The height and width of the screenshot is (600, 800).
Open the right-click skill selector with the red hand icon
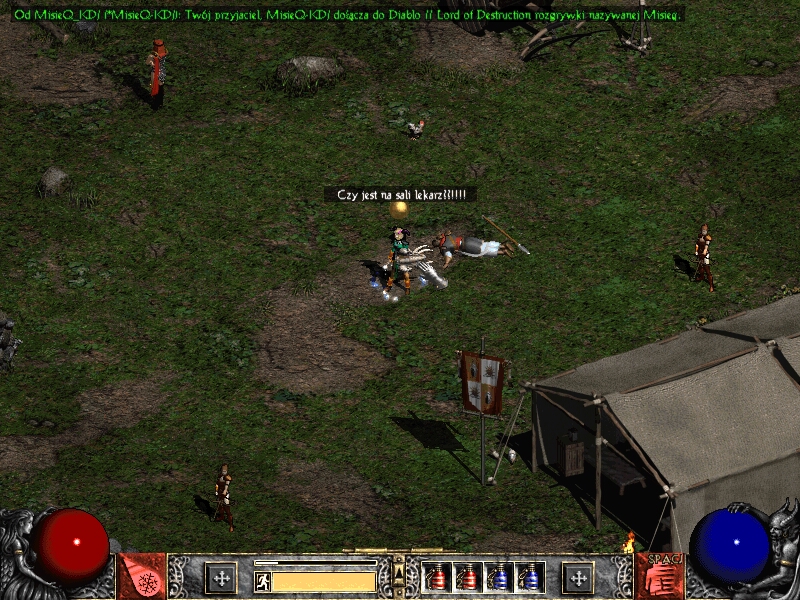pyautogui.click(x=659, y=577)
